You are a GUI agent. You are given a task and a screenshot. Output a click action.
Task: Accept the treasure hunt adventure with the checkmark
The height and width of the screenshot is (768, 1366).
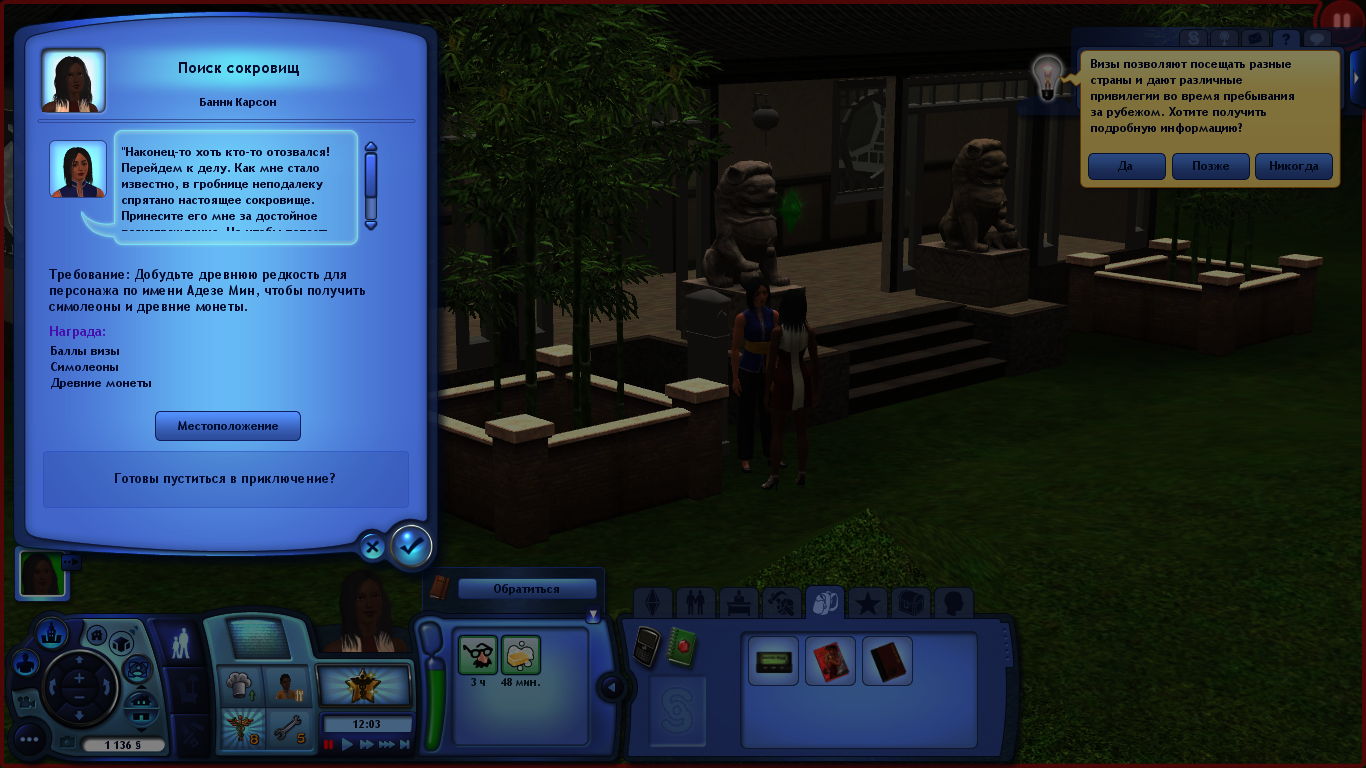411,545
